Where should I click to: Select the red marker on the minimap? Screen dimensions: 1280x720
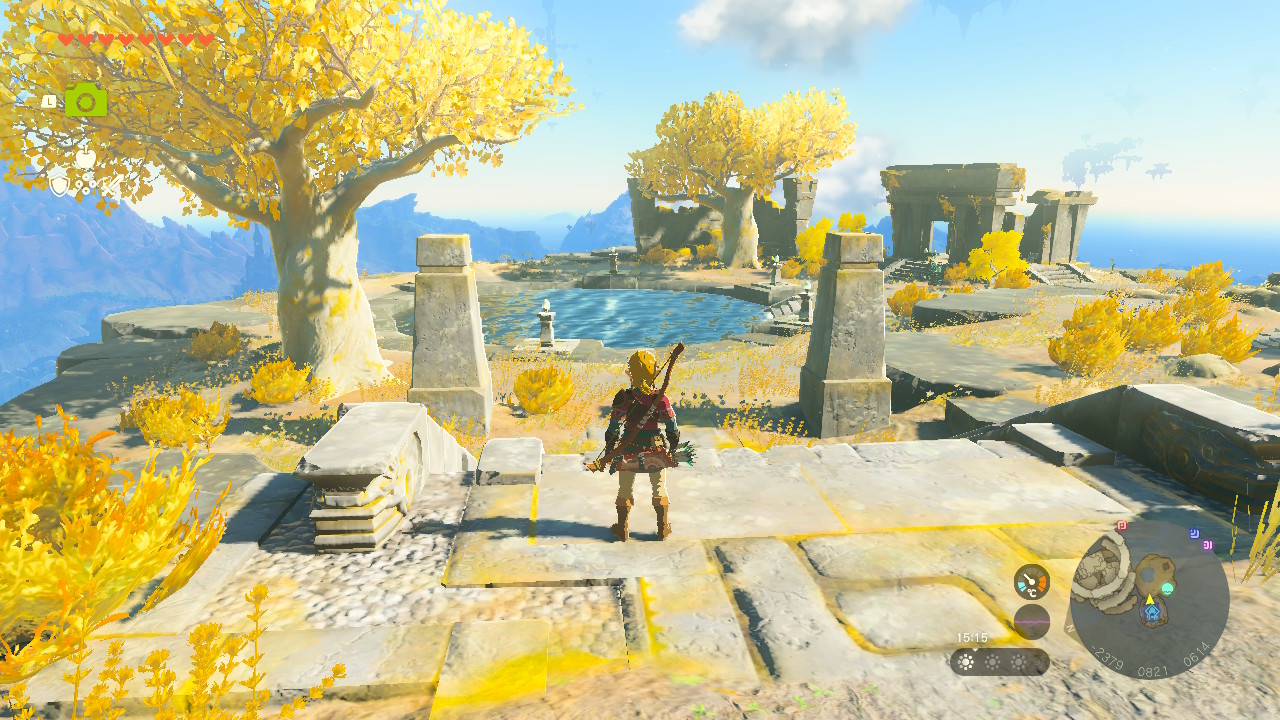1122,525
